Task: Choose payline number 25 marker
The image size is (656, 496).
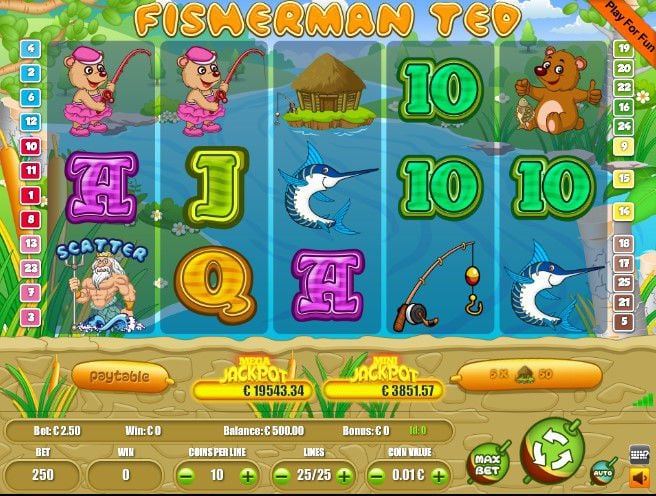Action: click(624, 283)
